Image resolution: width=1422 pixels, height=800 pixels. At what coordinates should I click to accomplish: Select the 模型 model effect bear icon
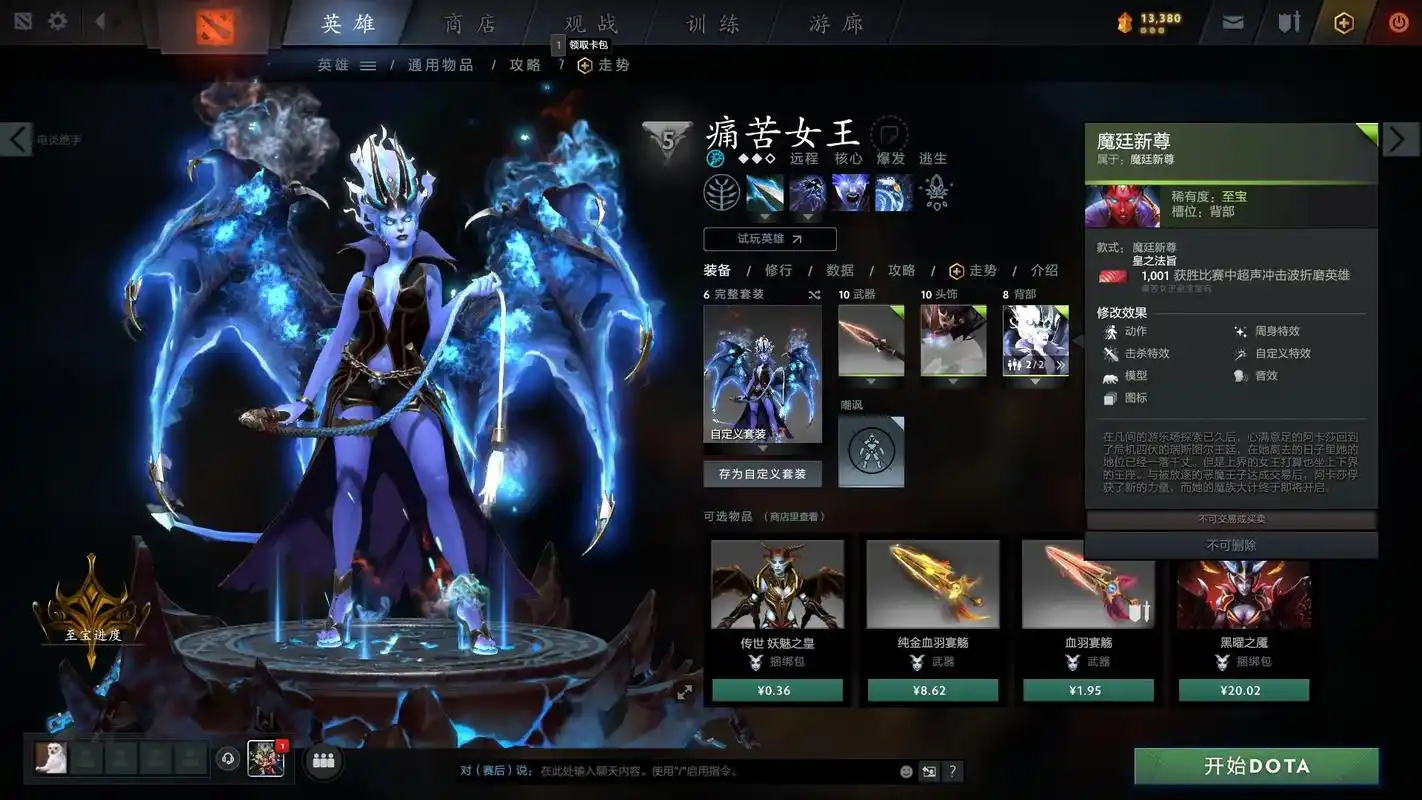1110,375
